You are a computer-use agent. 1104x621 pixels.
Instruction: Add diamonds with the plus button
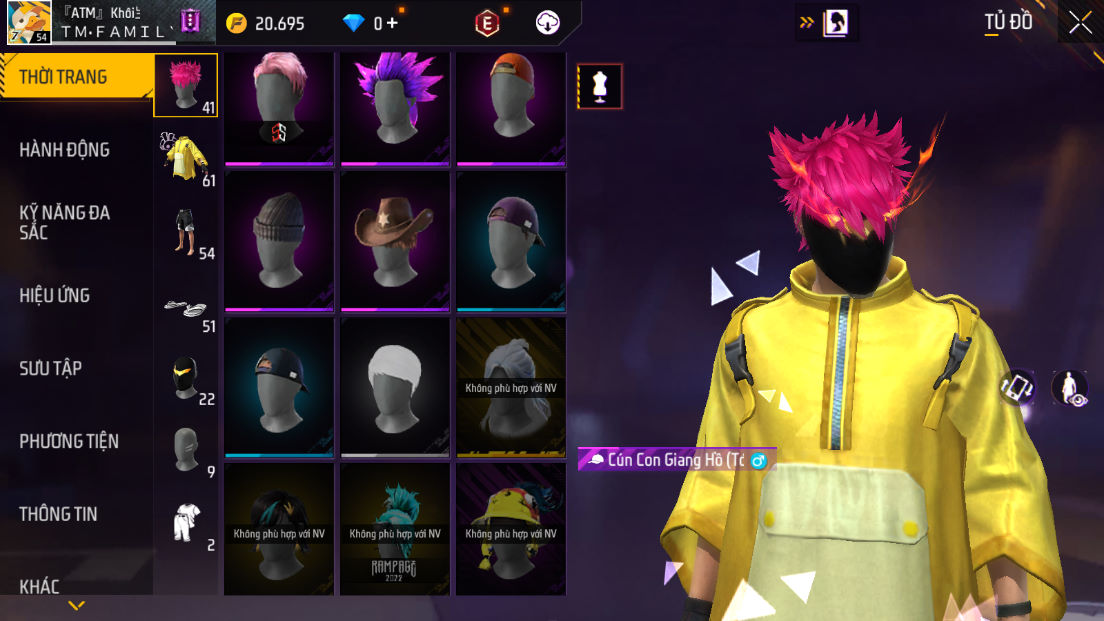[392, 23]
